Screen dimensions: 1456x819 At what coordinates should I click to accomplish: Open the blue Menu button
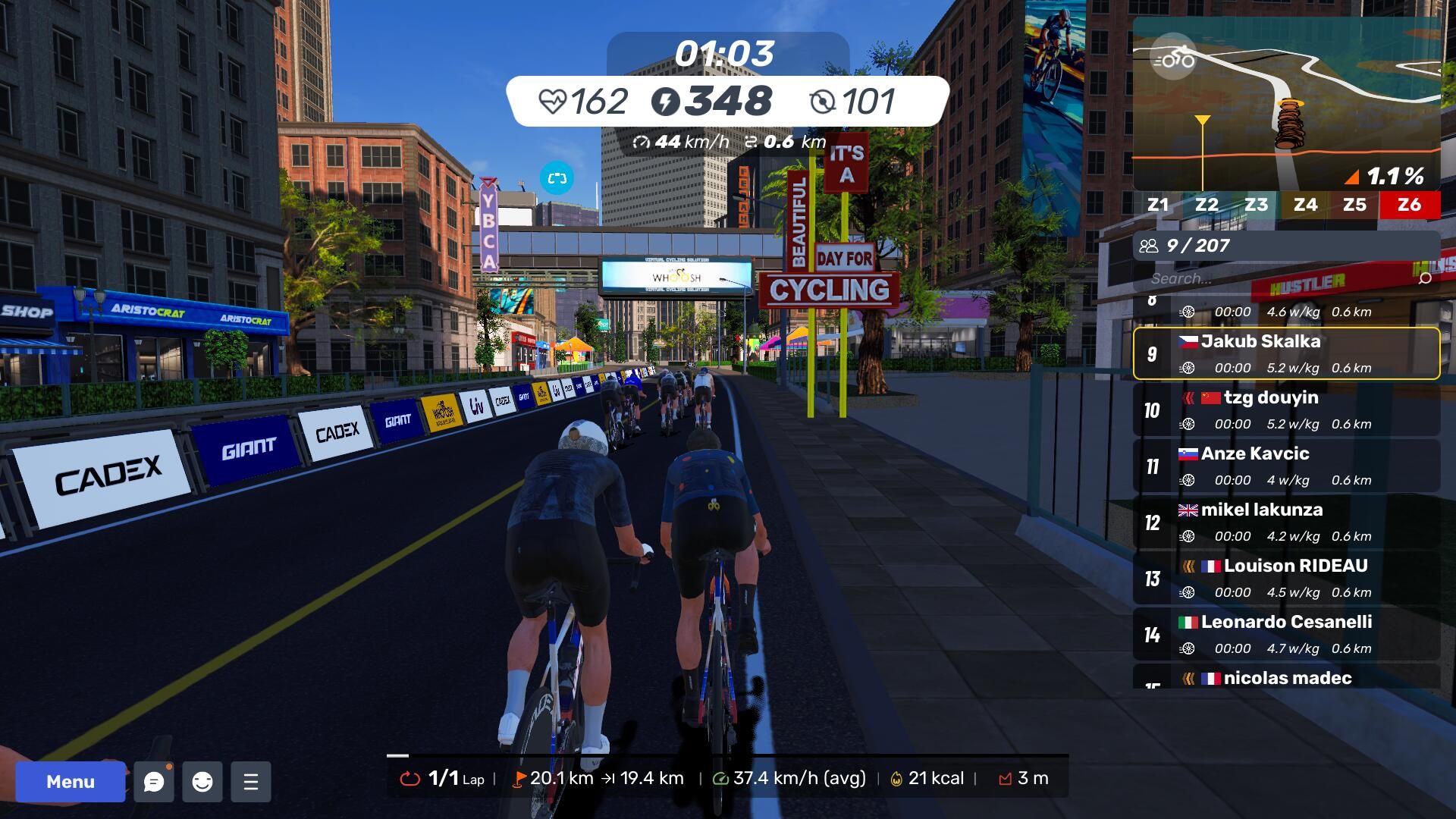[71, 782]
